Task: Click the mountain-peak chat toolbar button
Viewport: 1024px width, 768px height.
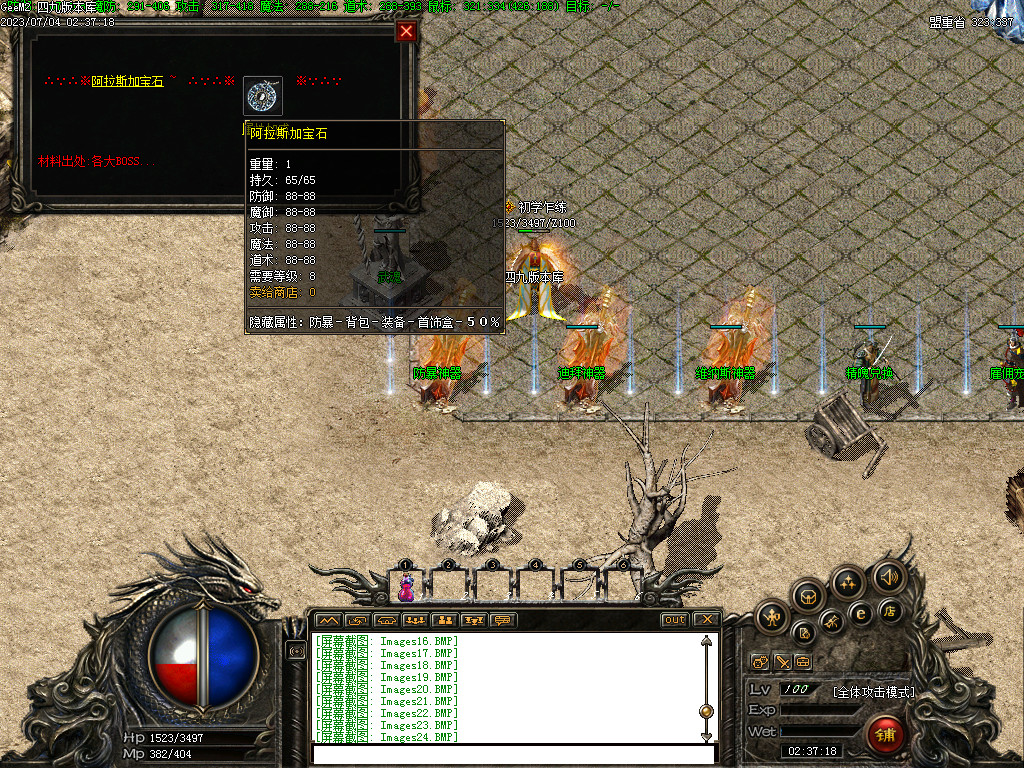Action: point(328,620)
